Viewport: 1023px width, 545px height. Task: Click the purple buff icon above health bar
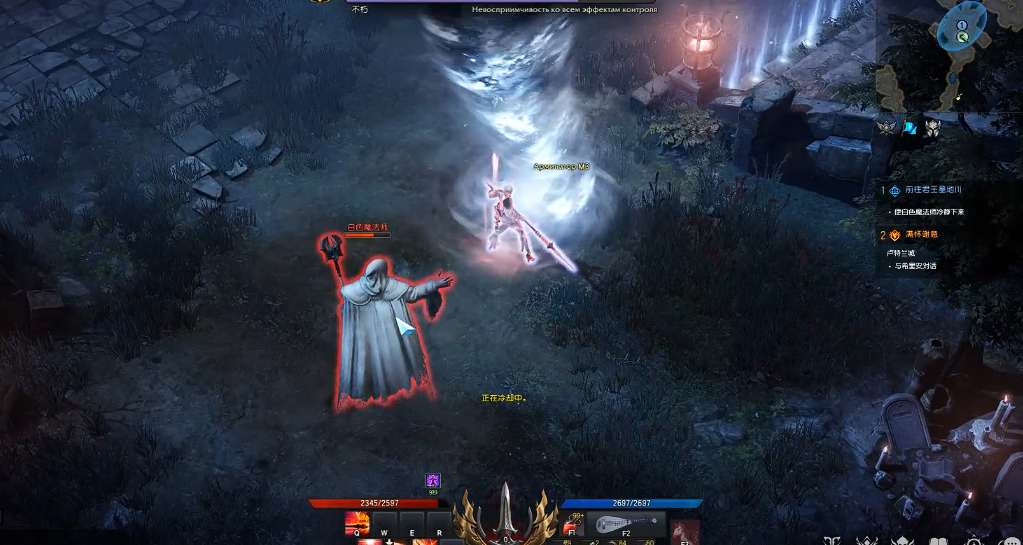coord(433,481)
